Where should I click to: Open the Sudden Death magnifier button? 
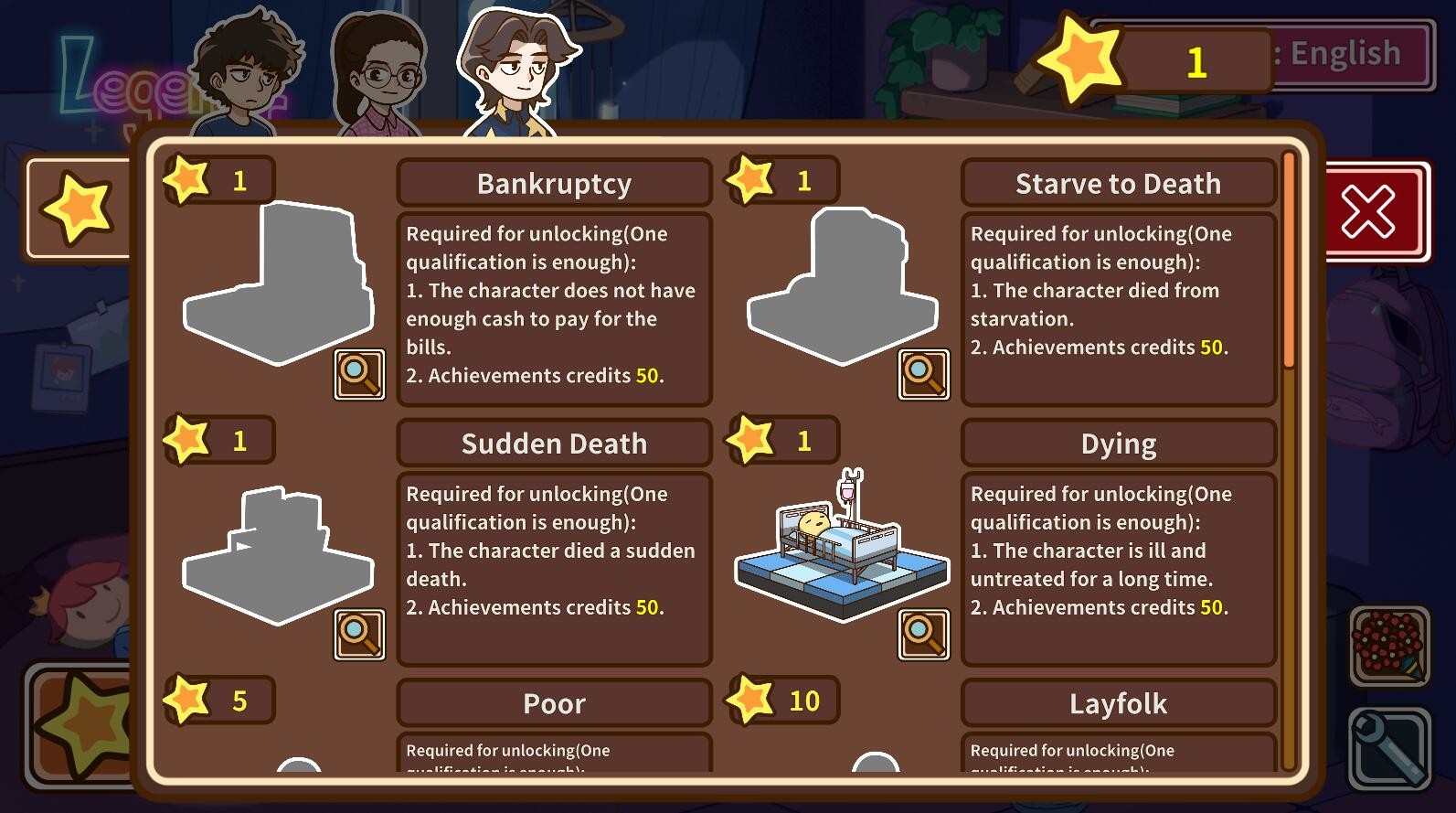(359, 634)
